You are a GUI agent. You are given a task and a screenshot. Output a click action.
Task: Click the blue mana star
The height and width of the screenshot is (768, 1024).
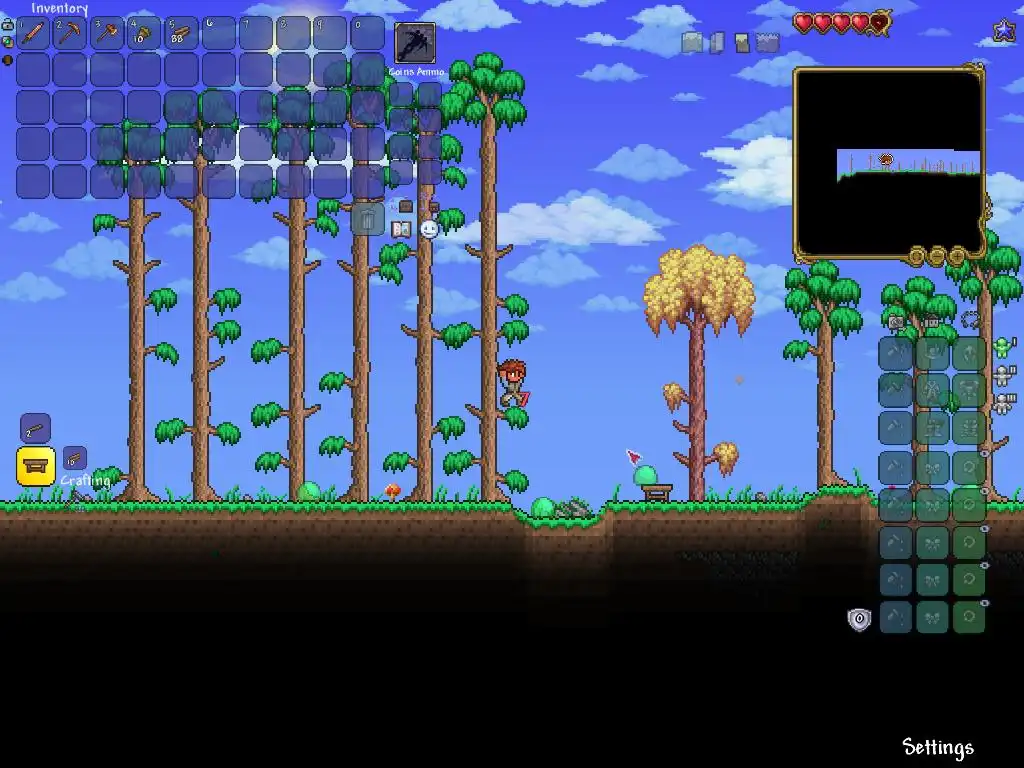point(1004,32)
